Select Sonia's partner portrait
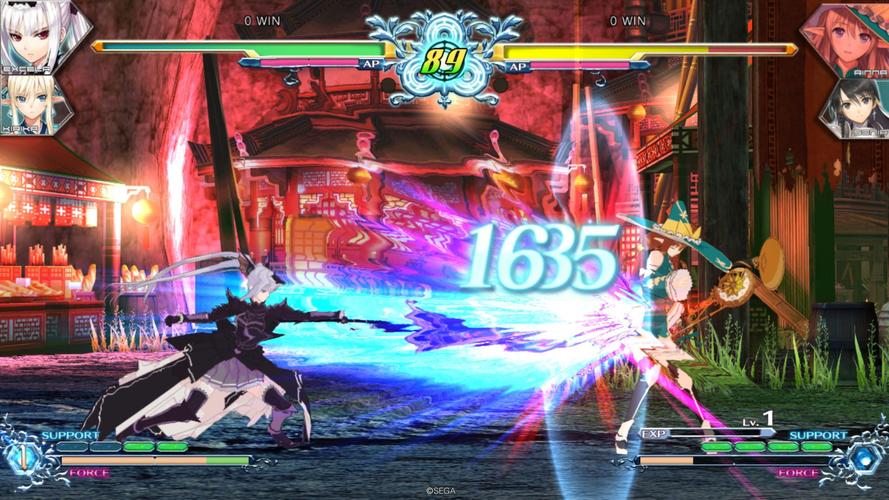 [855, 107]
